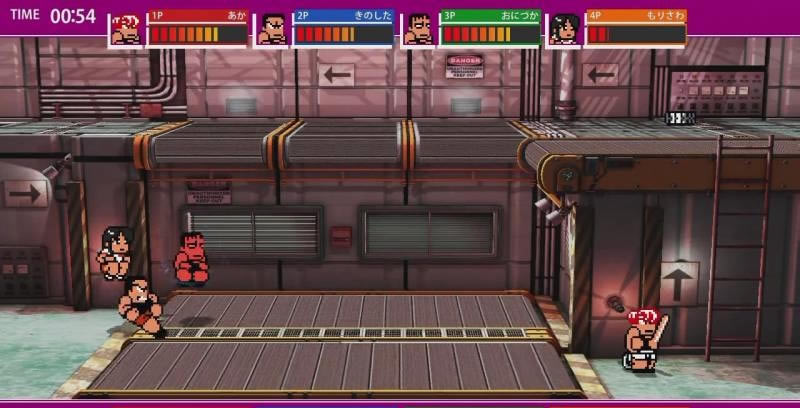
Task: Click the 2P character portrait
Action: (272, 30)
